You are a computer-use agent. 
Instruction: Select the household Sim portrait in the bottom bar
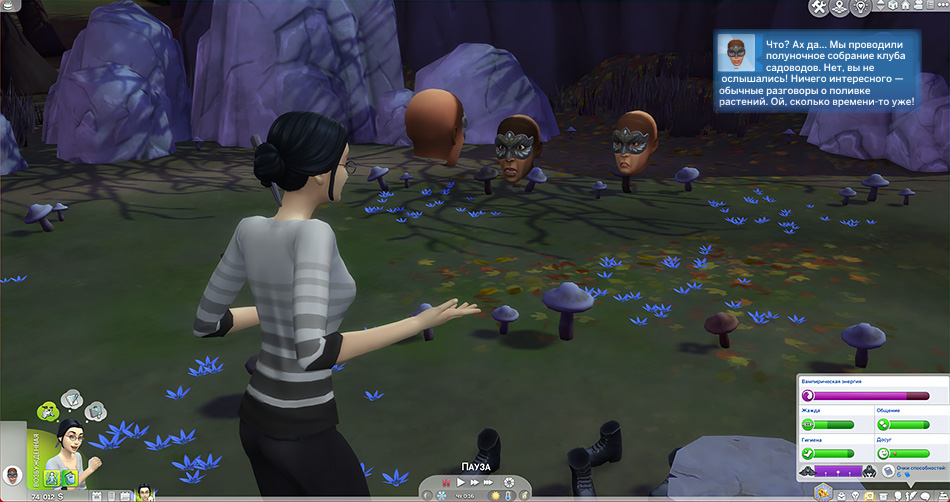[x=144, y=493]
